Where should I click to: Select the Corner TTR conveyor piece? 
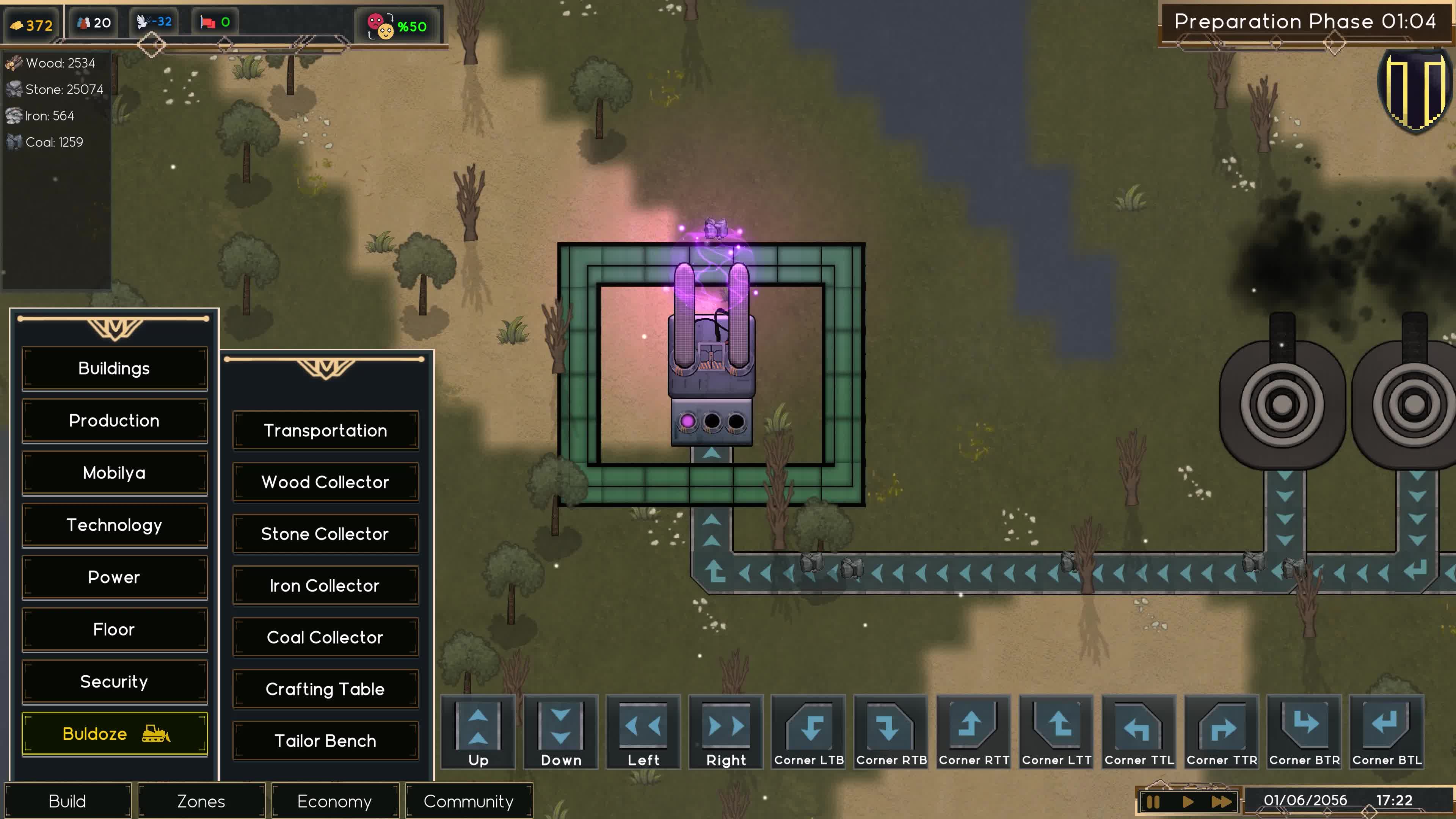[1222, 731]
